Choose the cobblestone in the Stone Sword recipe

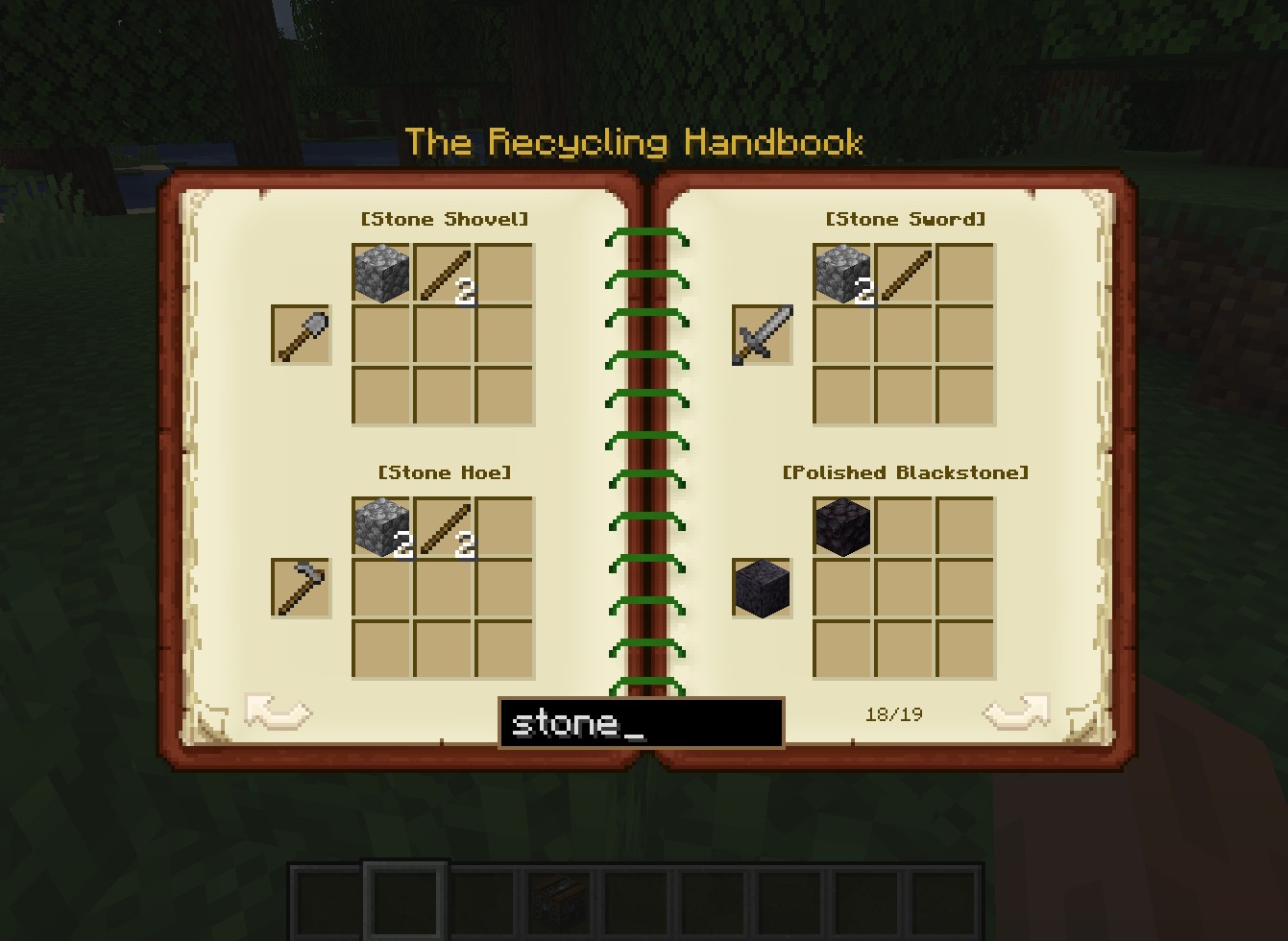(x=842, y=274)
